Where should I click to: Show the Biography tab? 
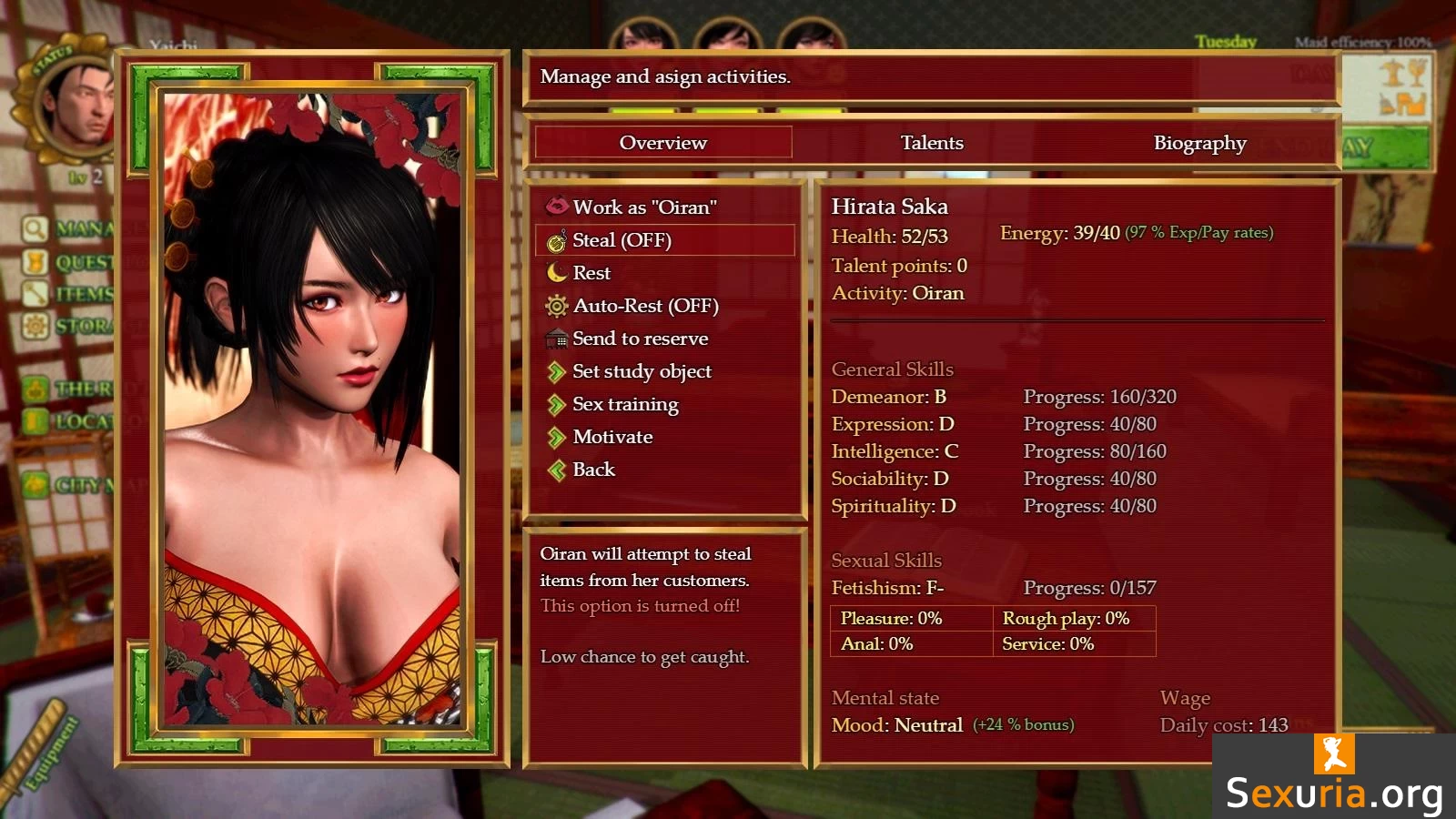(1199, 143)
